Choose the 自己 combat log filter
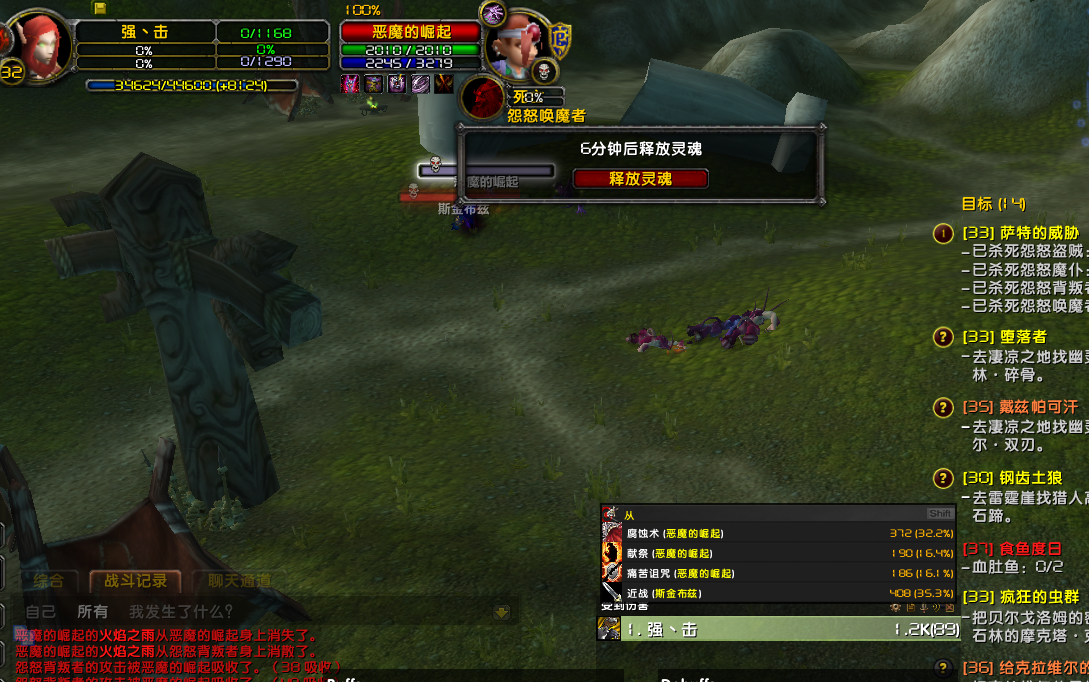Viewport: 1089px width, 682px height. pyautogui.click(x=41, y=611)
